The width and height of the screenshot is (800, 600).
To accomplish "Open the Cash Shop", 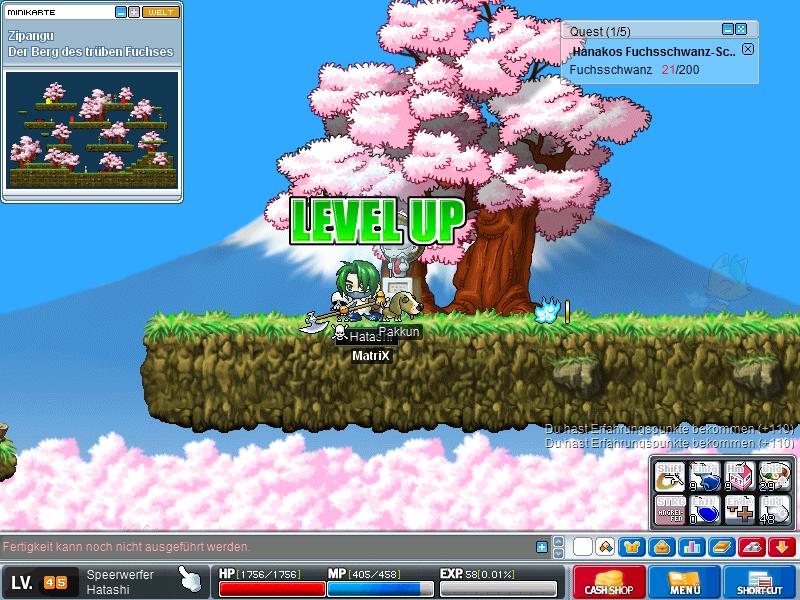I will 608,582.
